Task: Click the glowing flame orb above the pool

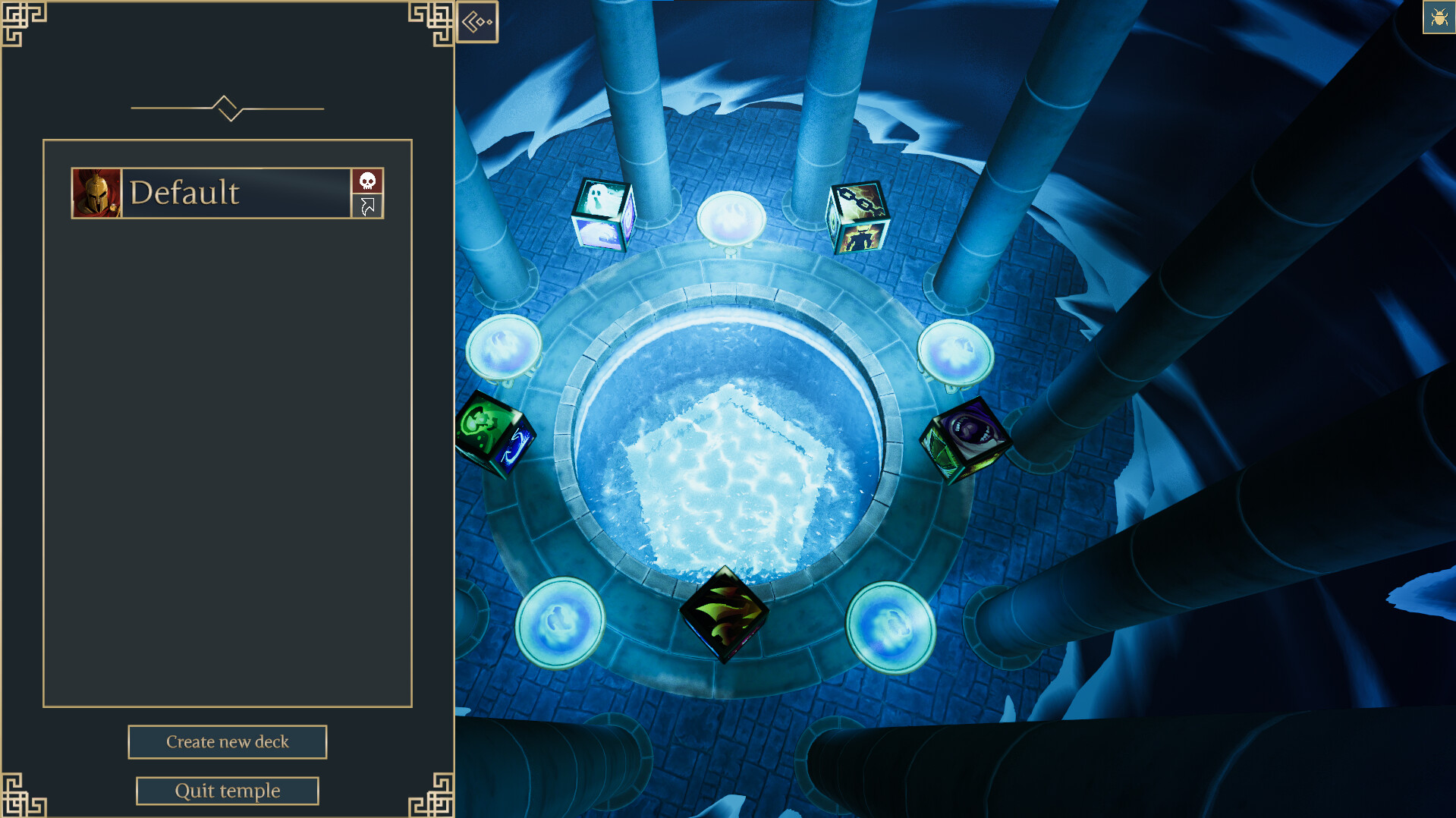Action: pos(729,220)
